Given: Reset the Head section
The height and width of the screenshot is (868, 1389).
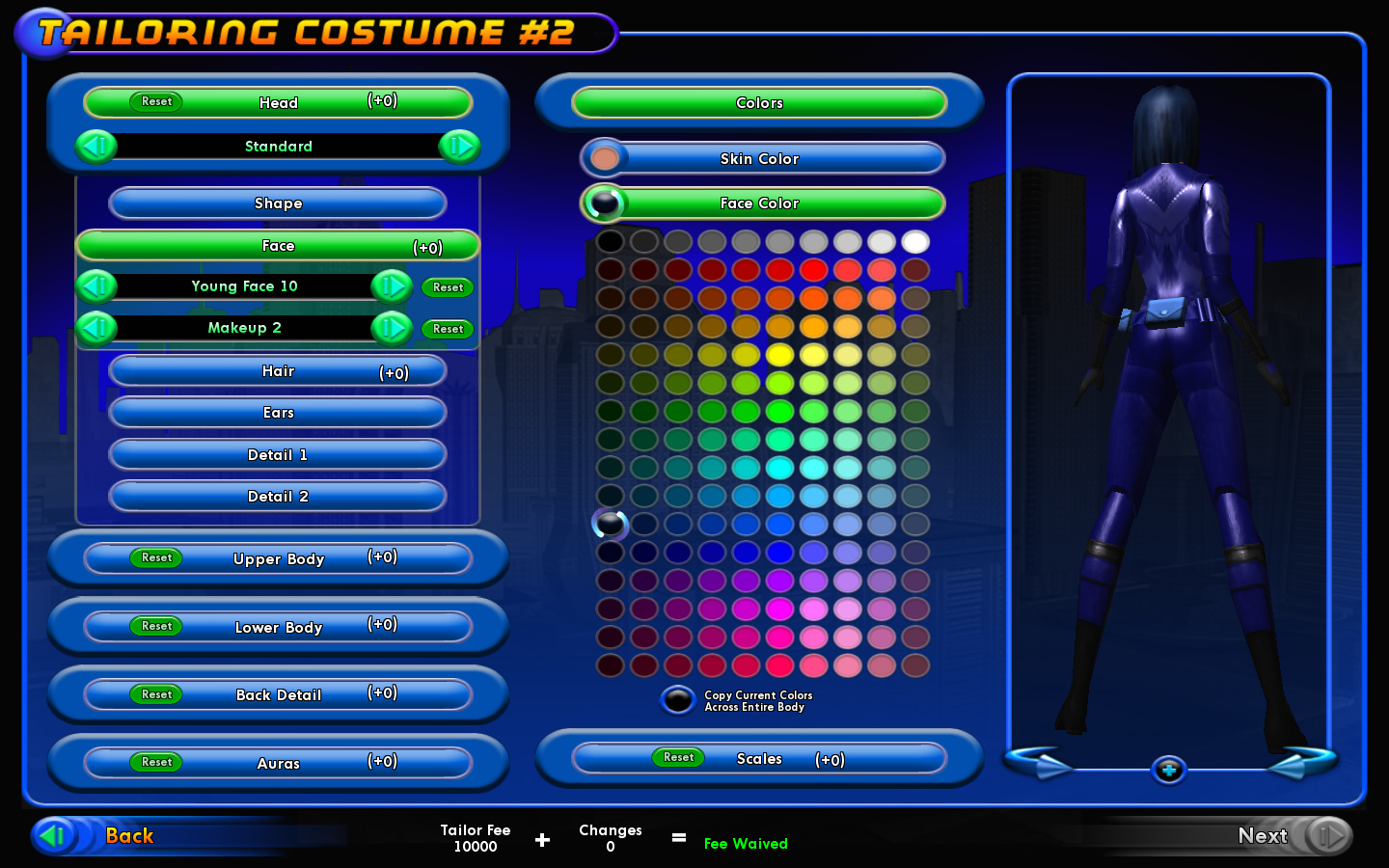Looking at the screenshot, I should click(x=156, y=101).
